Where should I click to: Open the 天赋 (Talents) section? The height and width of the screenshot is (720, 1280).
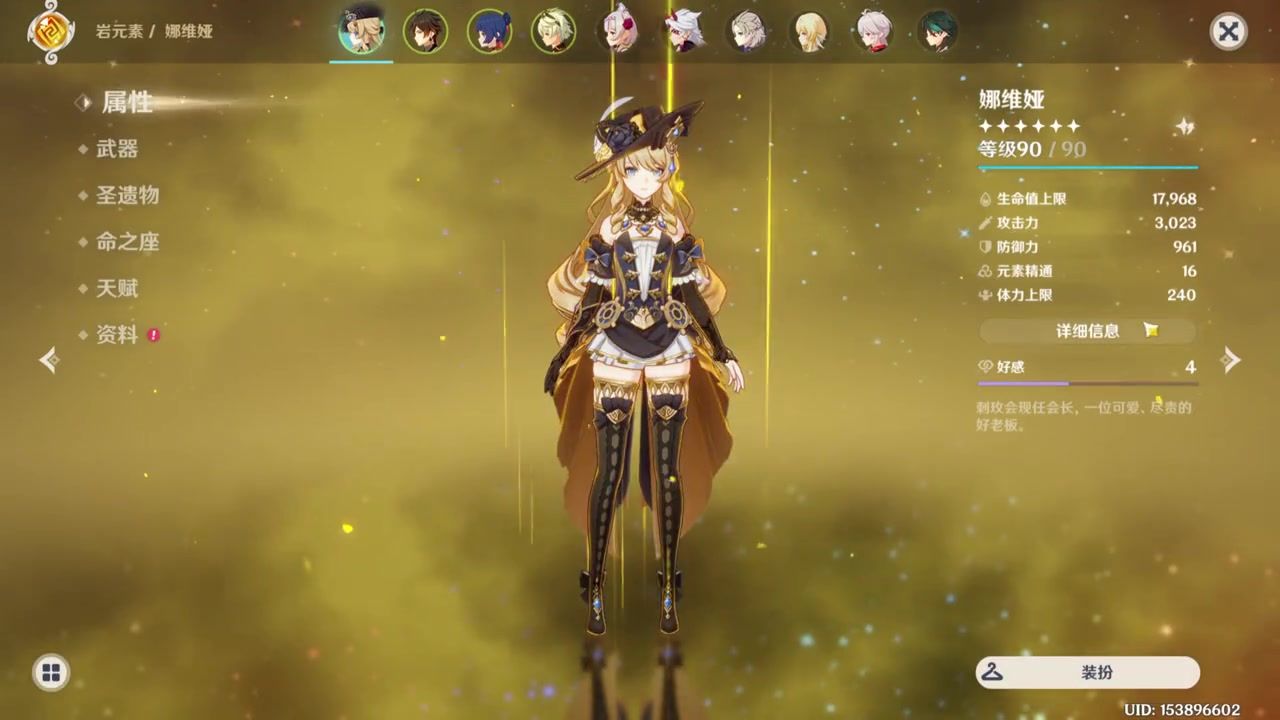tap(117, 289)
